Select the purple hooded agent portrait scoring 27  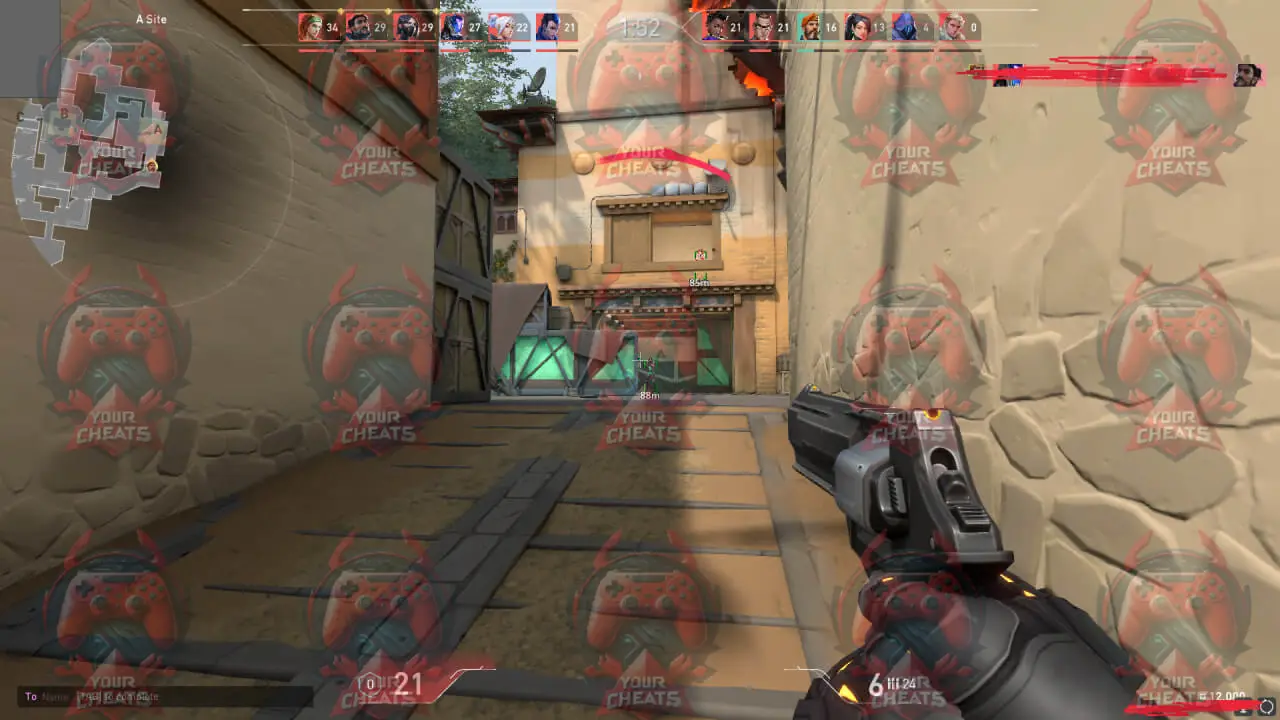coord(453,27)
